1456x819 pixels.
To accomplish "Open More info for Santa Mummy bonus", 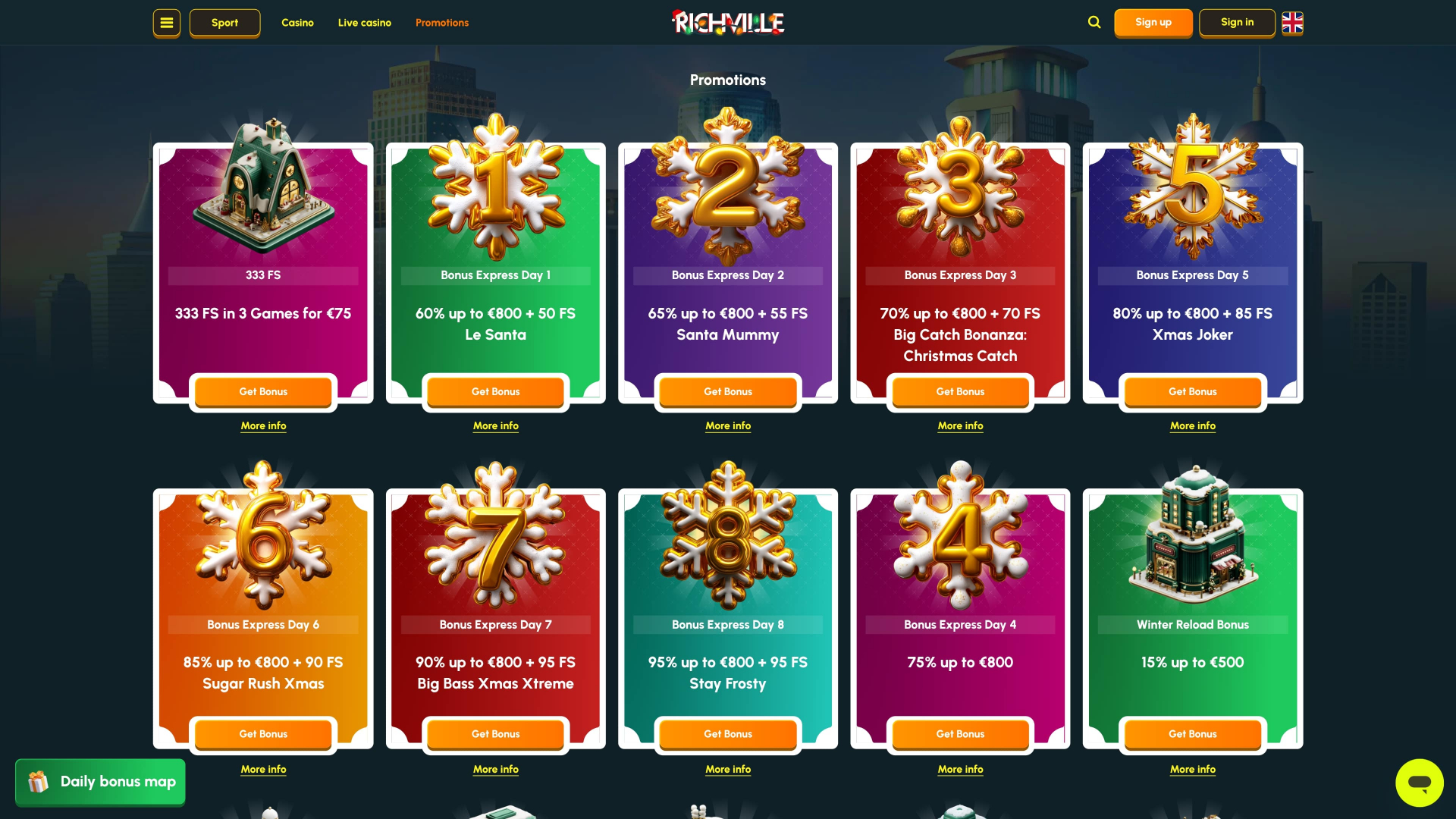I will tap(727, 426).
